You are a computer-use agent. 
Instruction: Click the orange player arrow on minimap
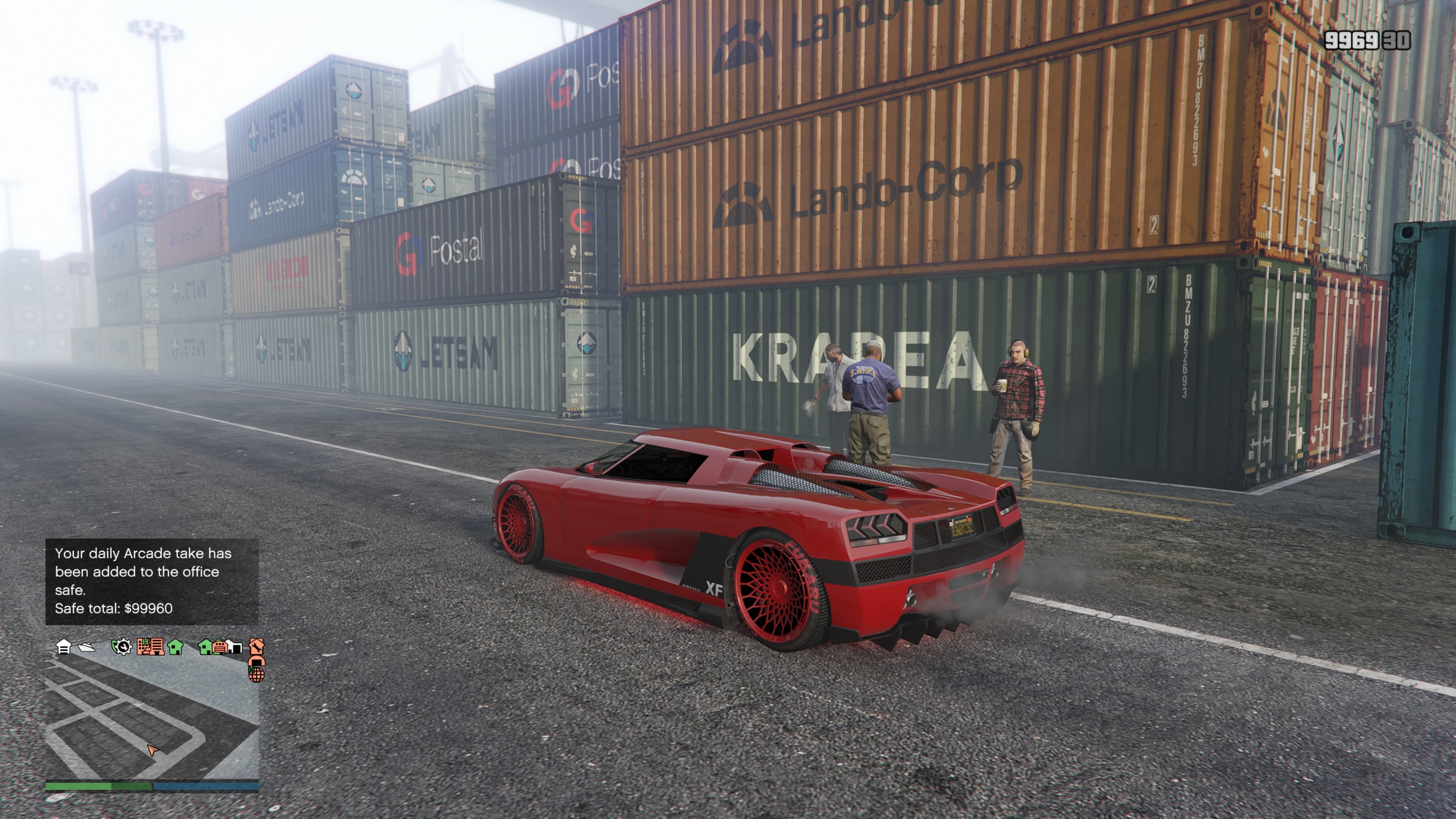pos(152,750)
